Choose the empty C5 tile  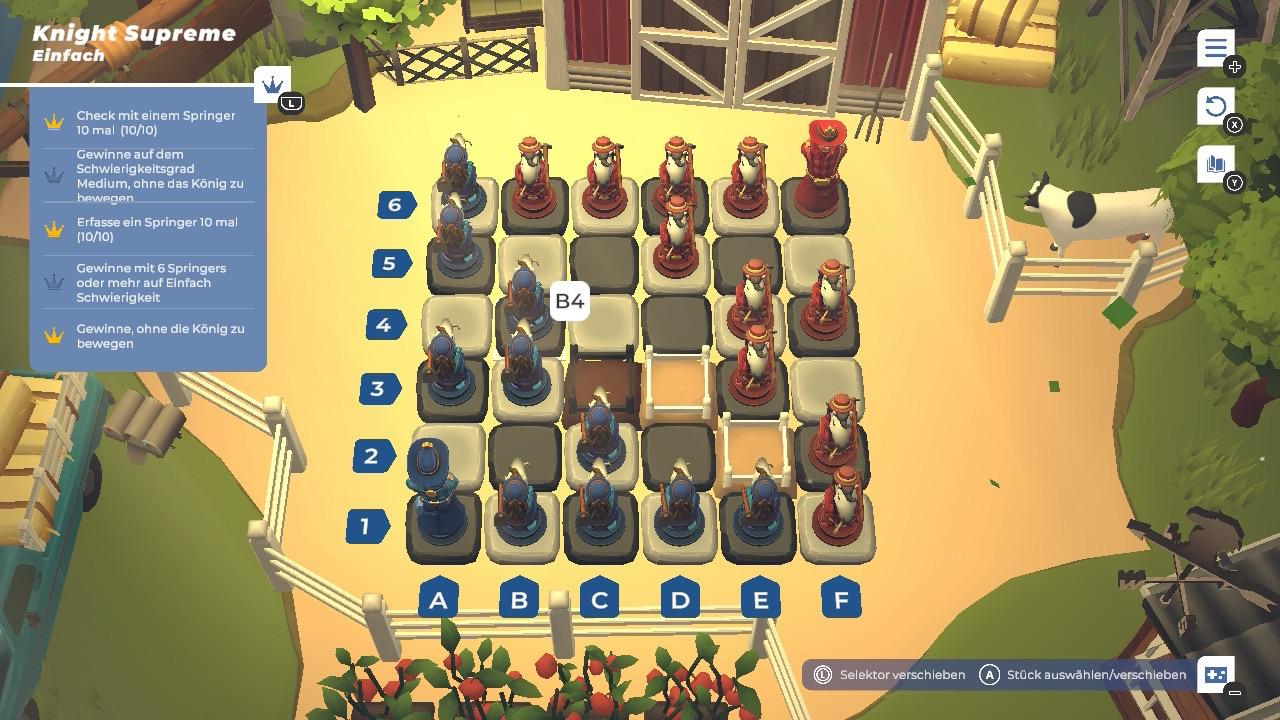tap(604, 262)
